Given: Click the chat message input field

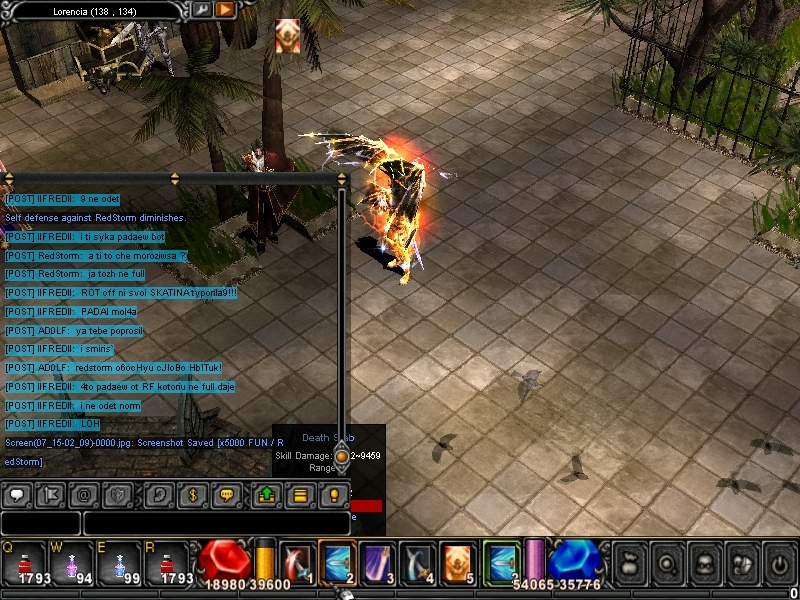Looking at the screenshot, I should point(215,522).
